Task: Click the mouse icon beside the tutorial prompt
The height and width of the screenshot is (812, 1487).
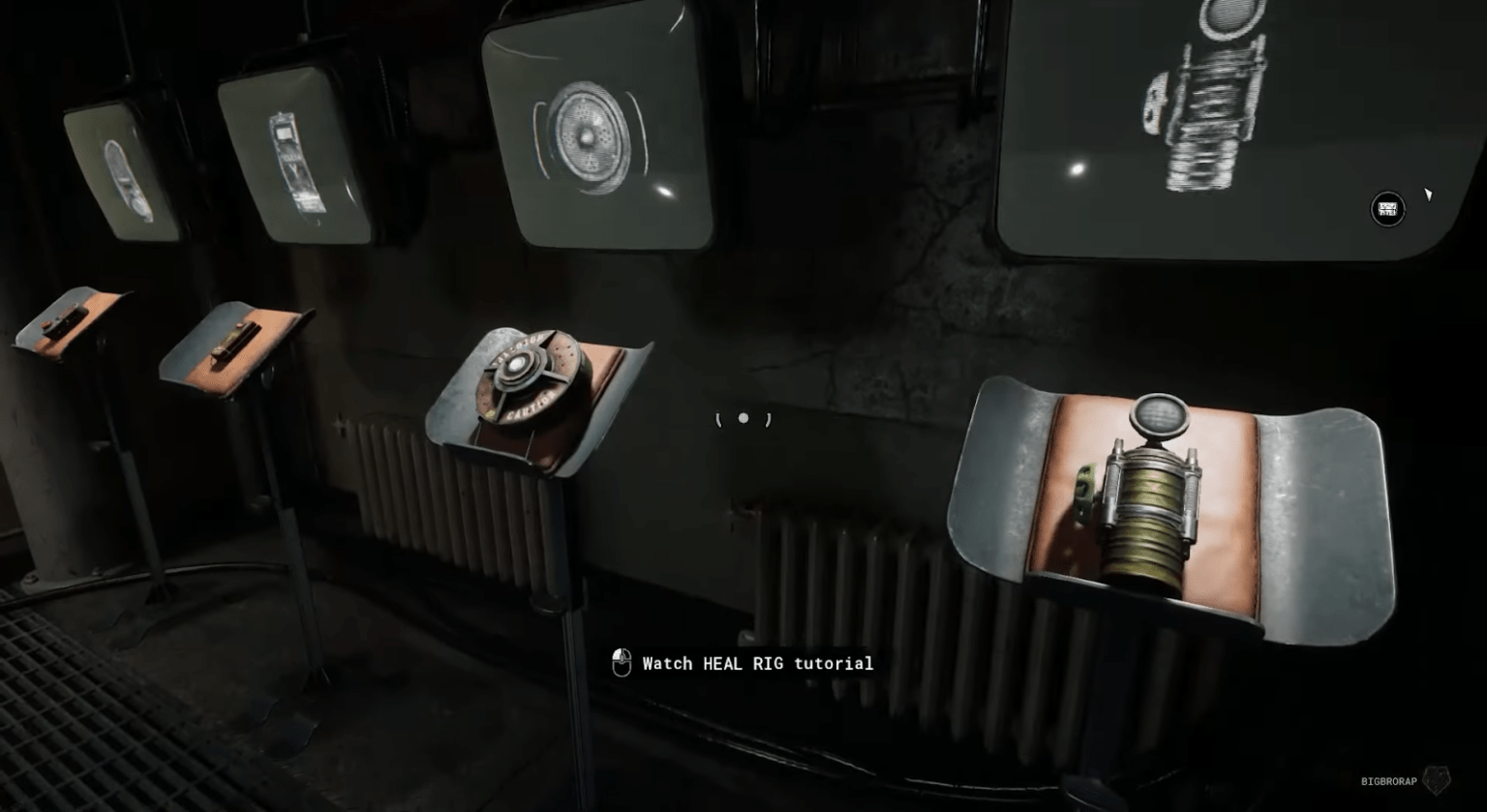Action: coord(621,662)
